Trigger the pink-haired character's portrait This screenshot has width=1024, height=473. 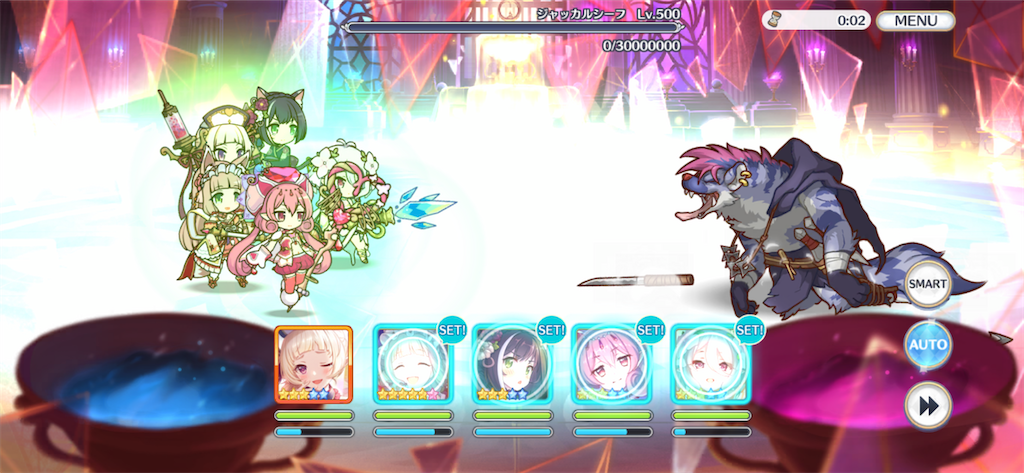click(610, 364)
